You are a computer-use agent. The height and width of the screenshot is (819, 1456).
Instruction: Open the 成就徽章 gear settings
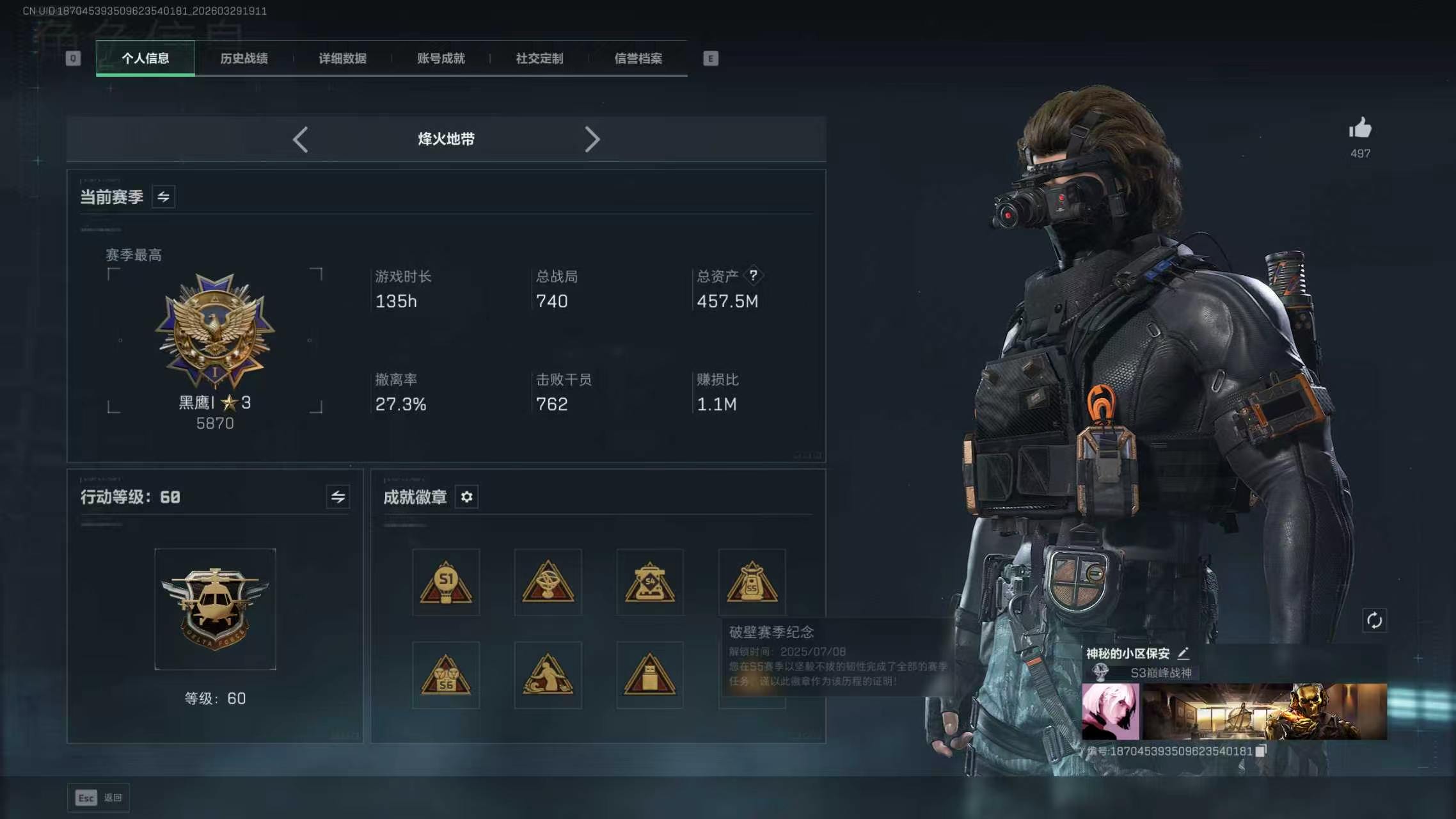click(x=466, y=497)
